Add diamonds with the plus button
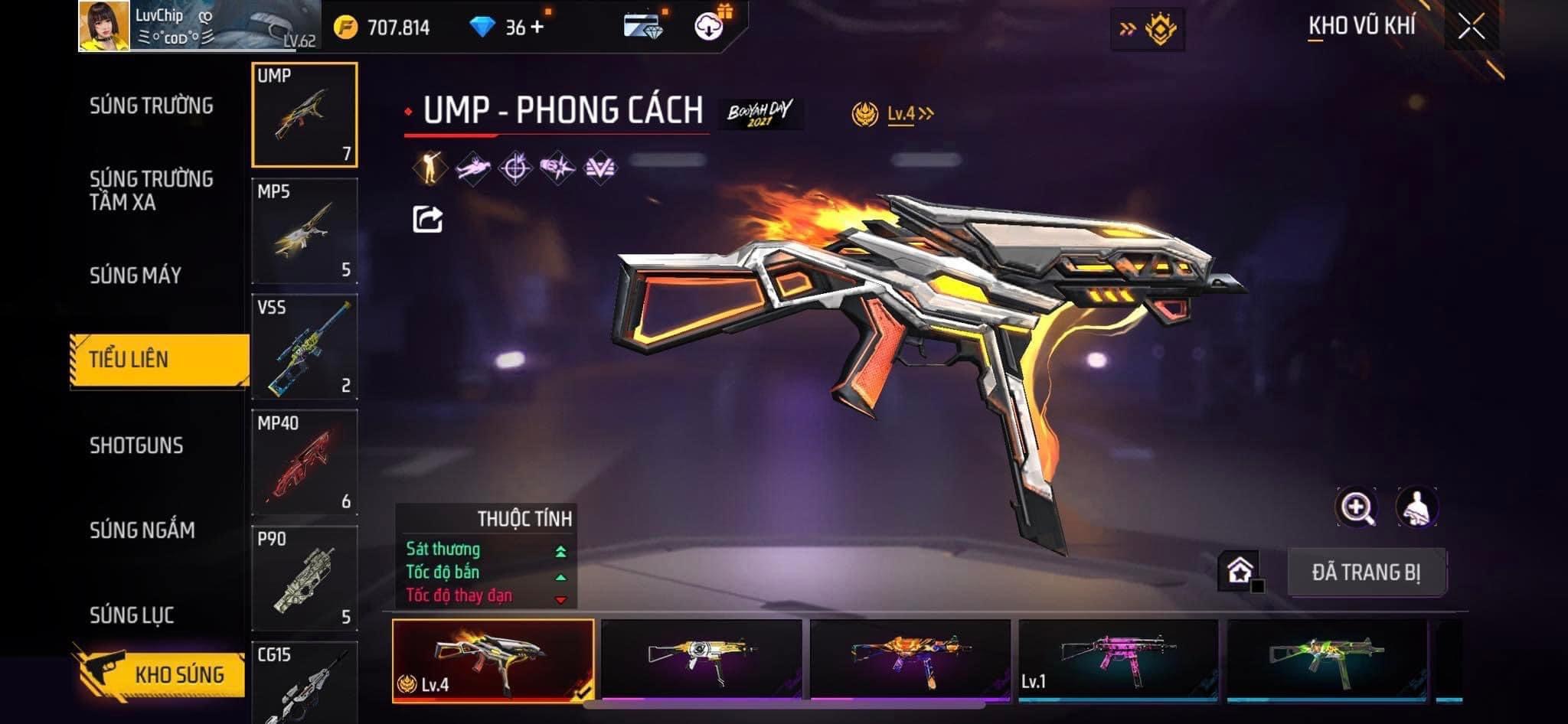 tap(537, 28)
